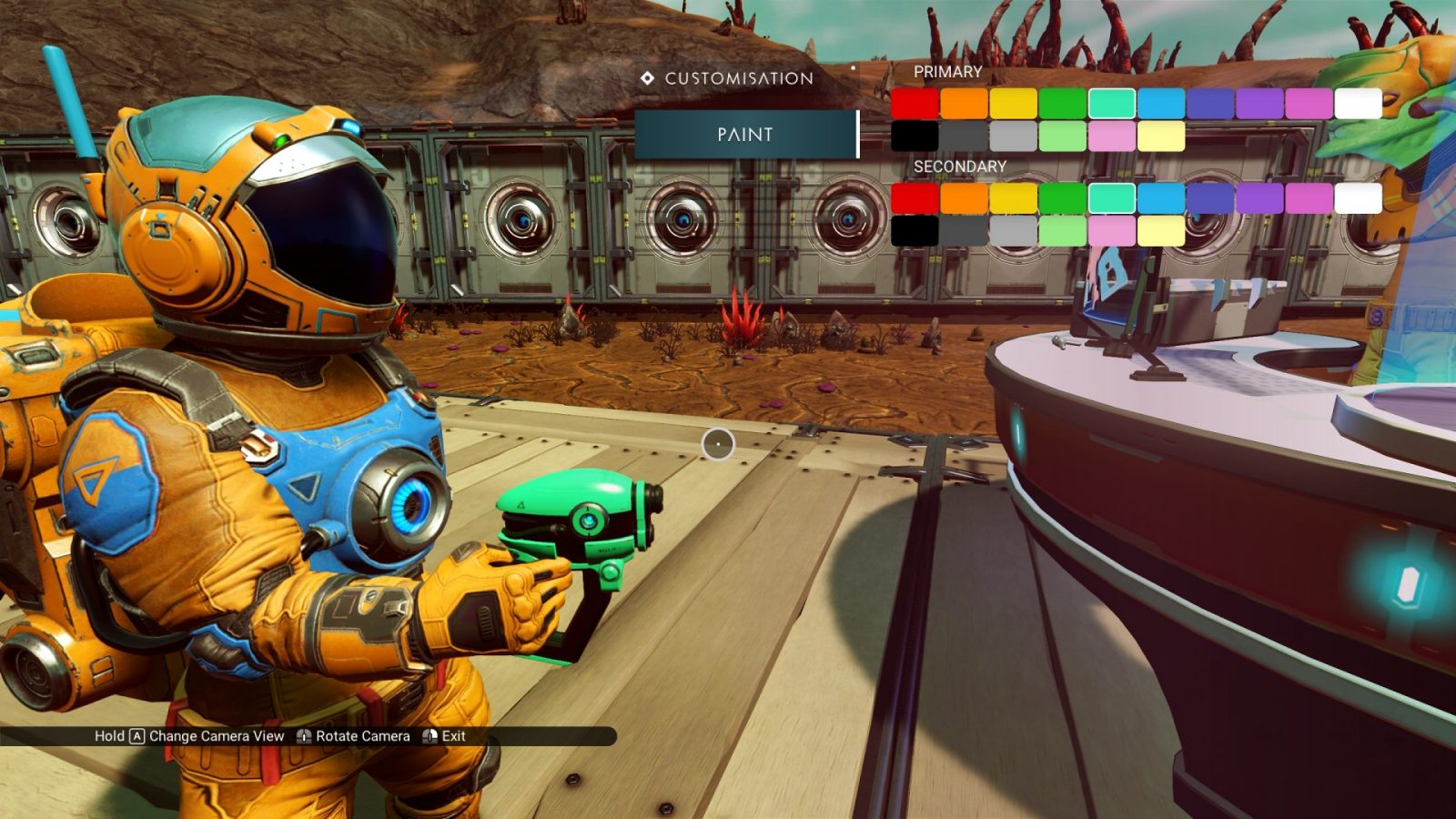Choose the purple Secondary colour swatch
This screenshot has height=819, width=1456.
pyautogui.click(x=1259, y=197)
